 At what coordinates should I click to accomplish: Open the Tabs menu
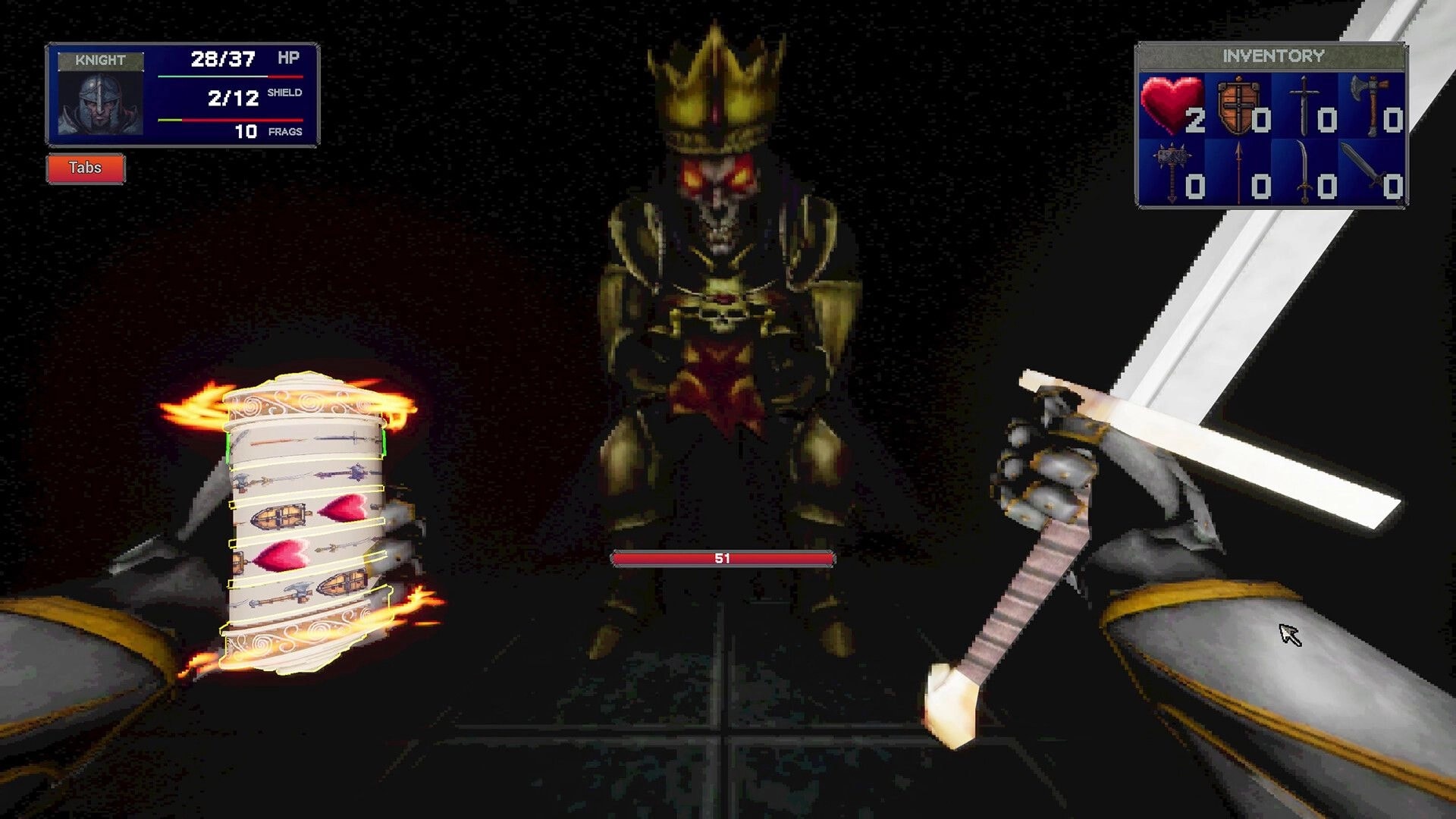tap(86, 168)
